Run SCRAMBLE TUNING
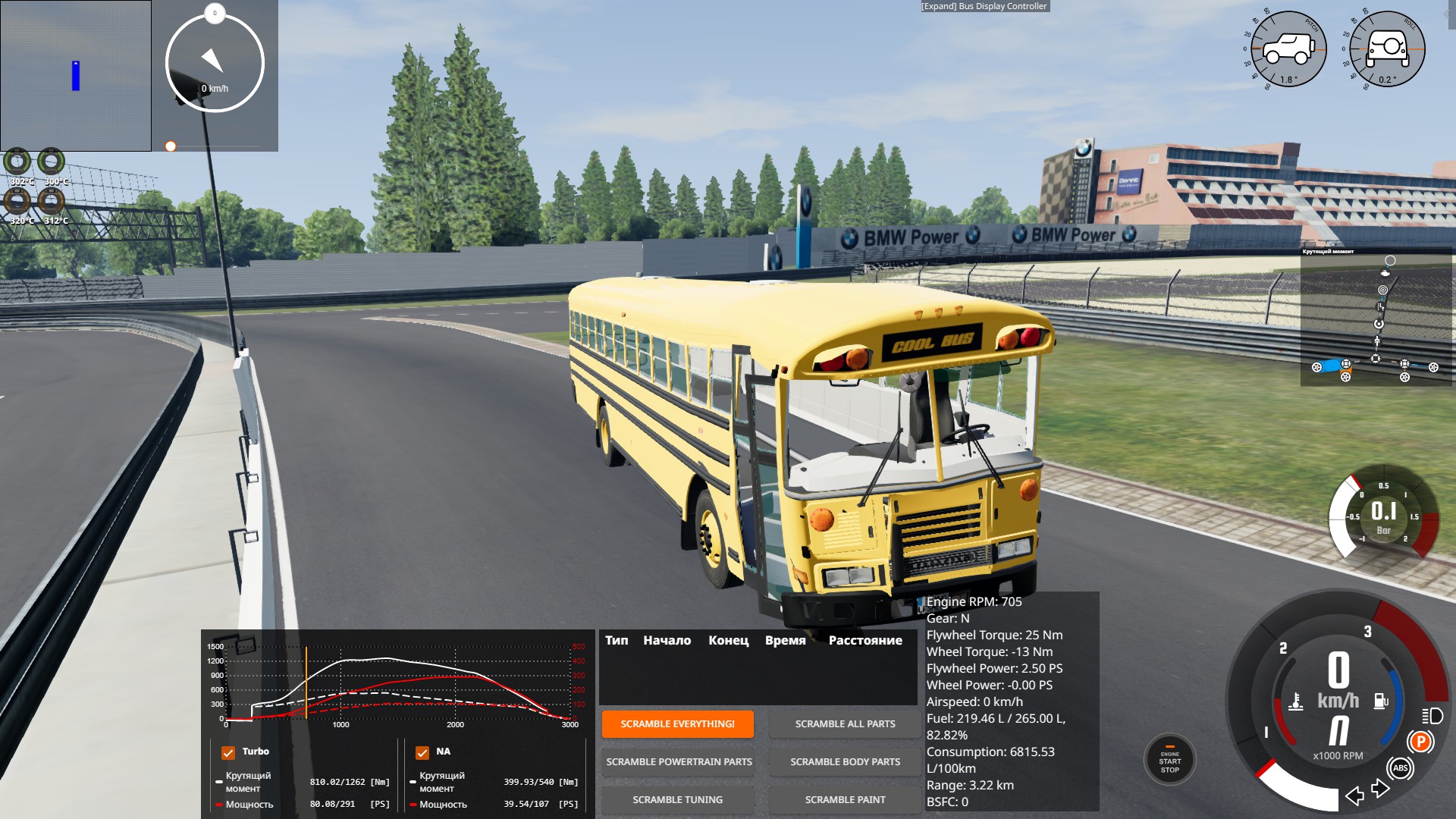This screenshot has height=819, width=1456. [677, 800]
